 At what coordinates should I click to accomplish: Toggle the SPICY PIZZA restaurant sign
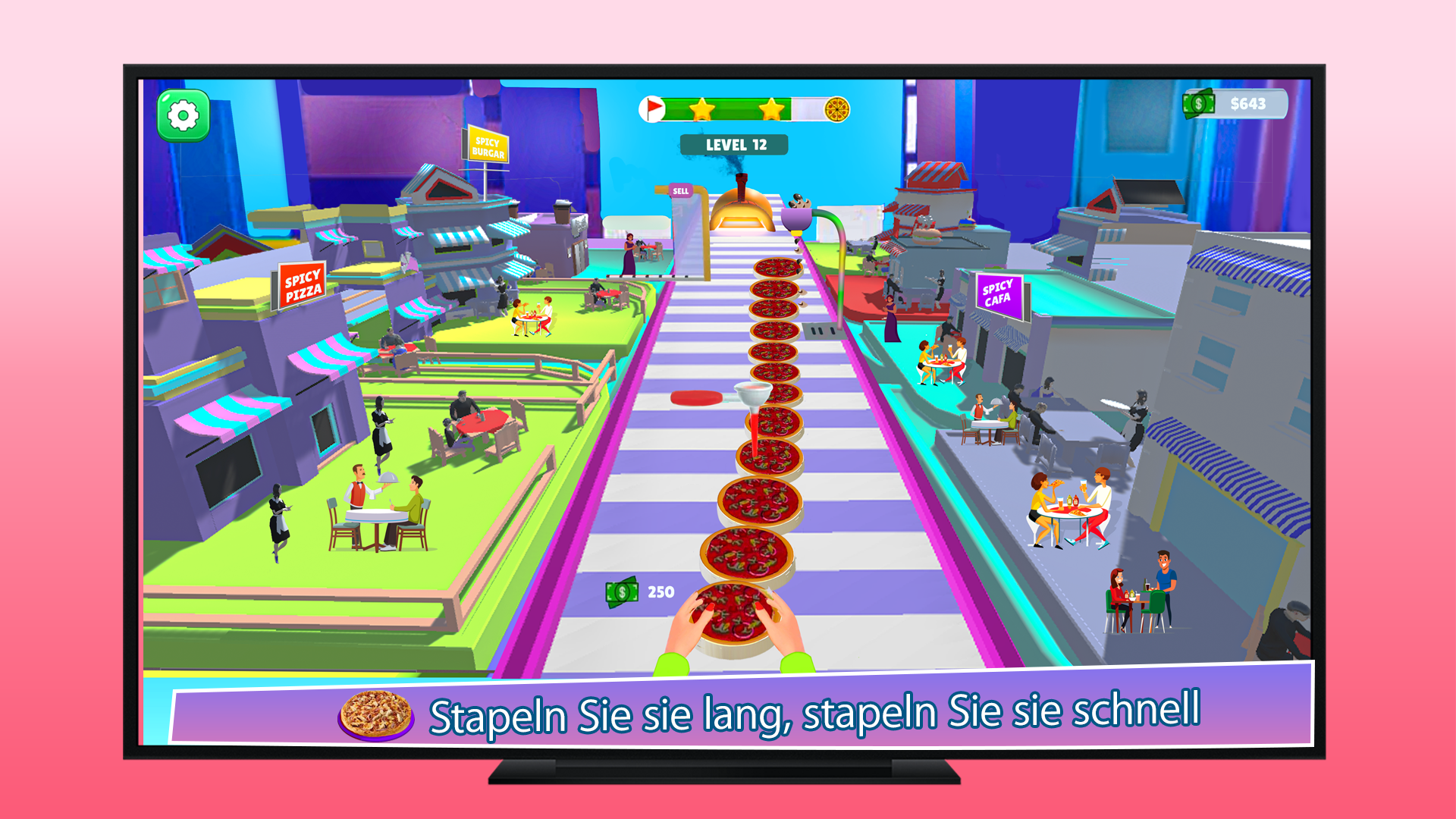(302, 284)
